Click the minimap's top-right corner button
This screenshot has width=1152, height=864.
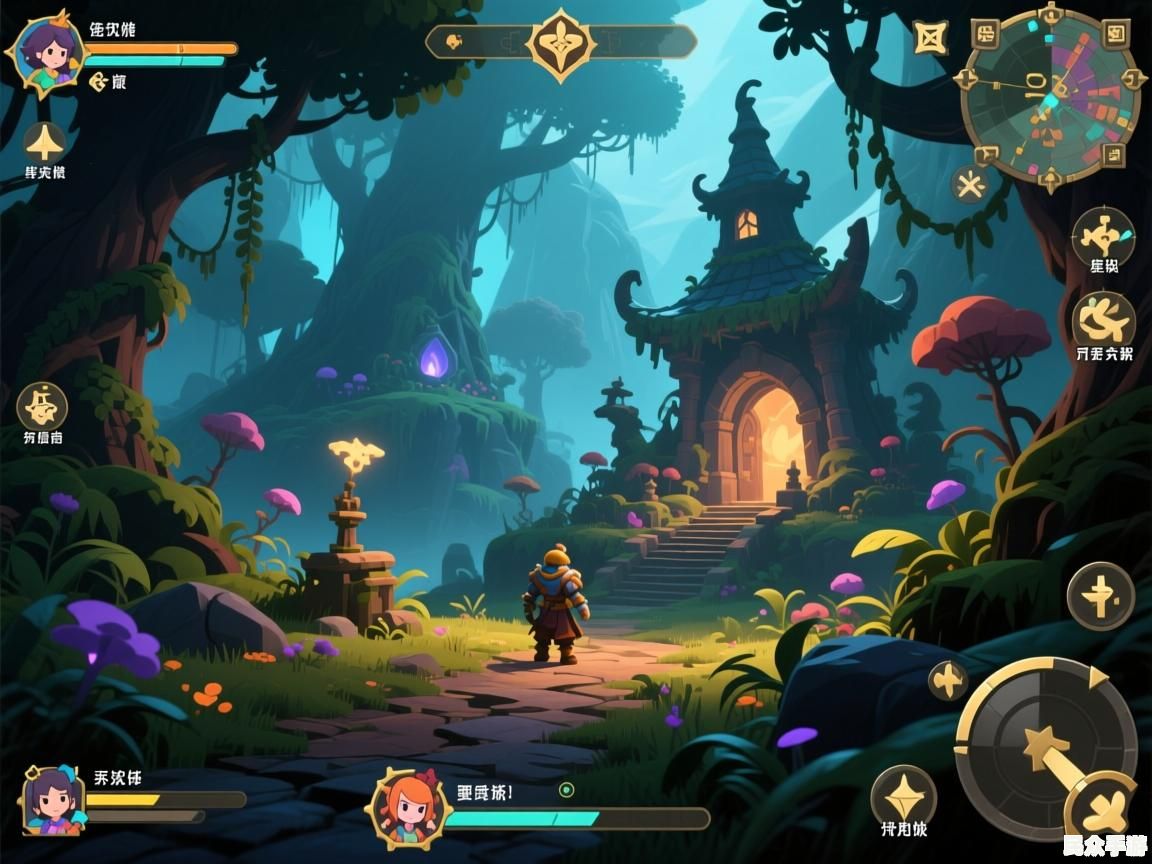click(x=1115, y=35)
